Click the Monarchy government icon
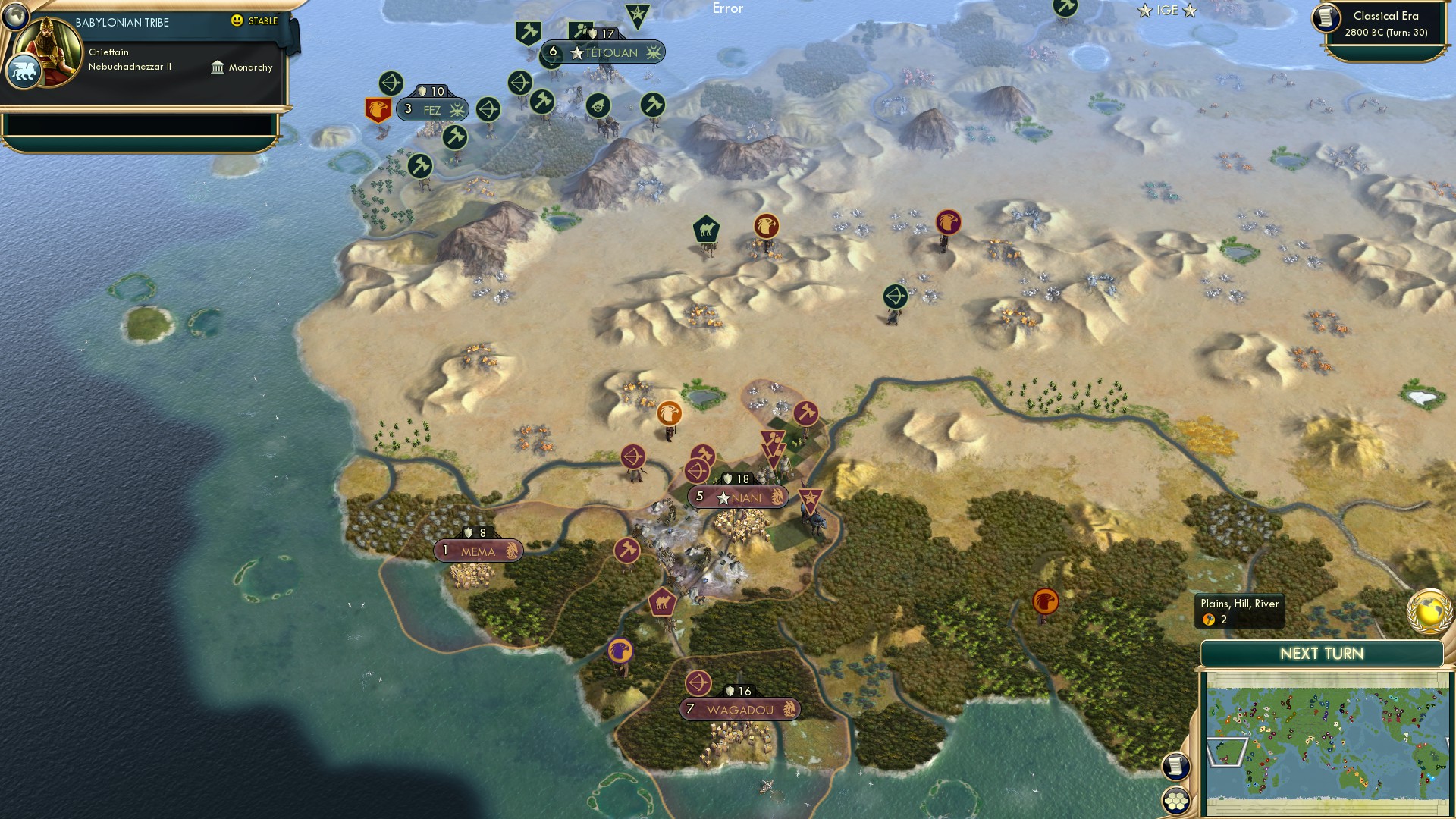 pyautogui.click(x=218, y=67)
